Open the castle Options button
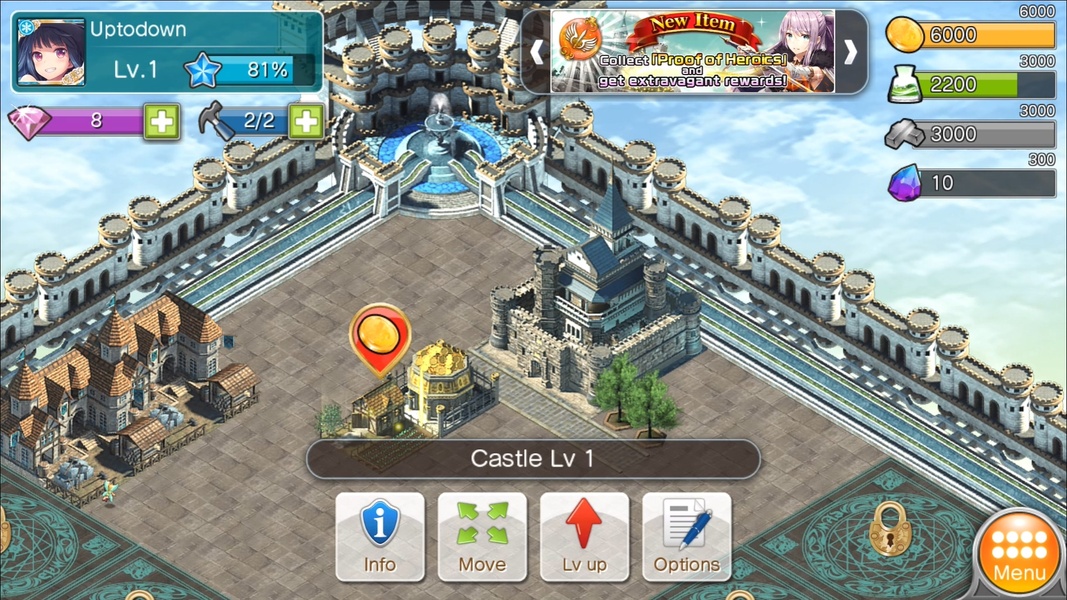 687,536
